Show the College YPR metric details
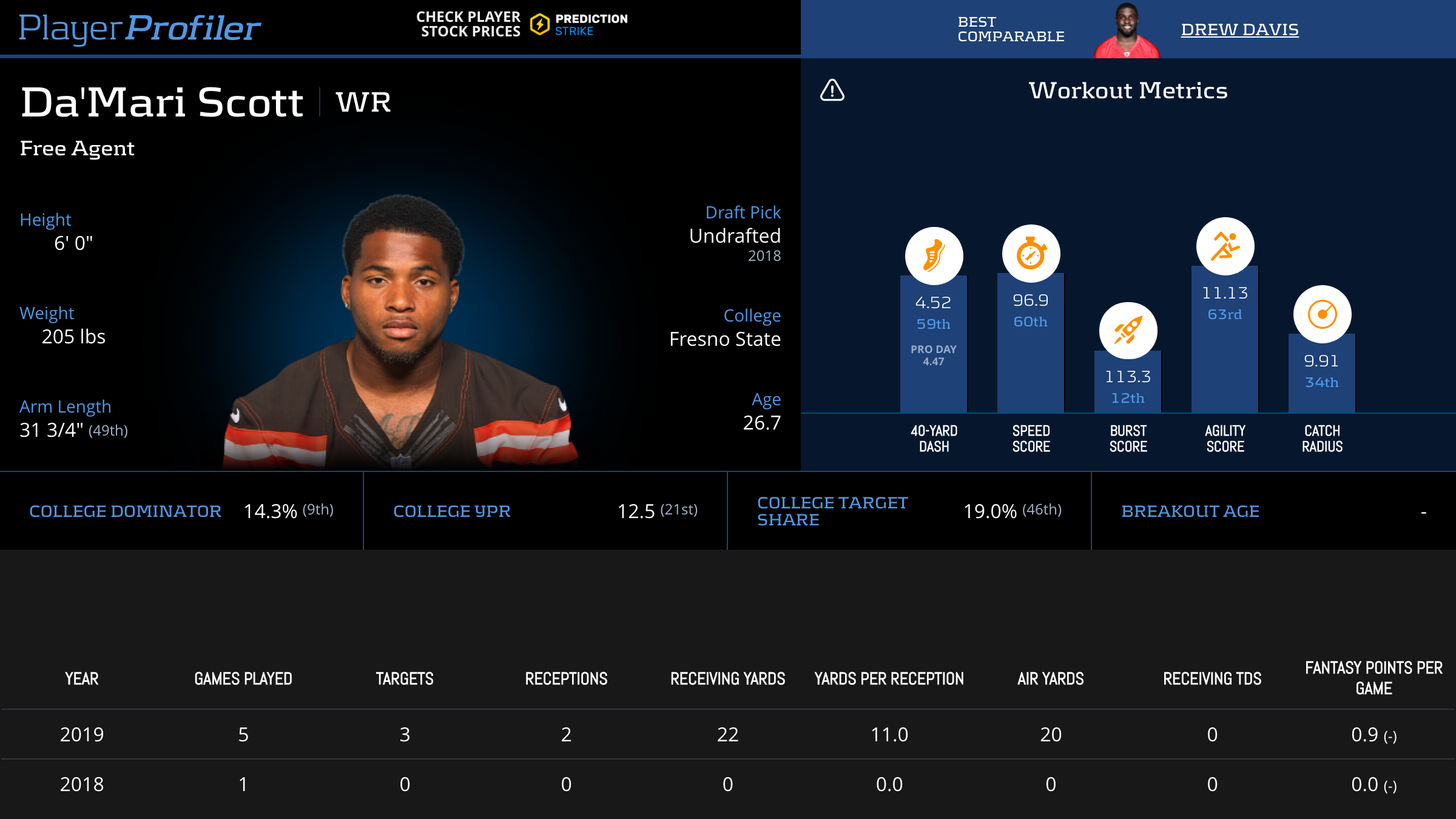 tap(452, 511)
